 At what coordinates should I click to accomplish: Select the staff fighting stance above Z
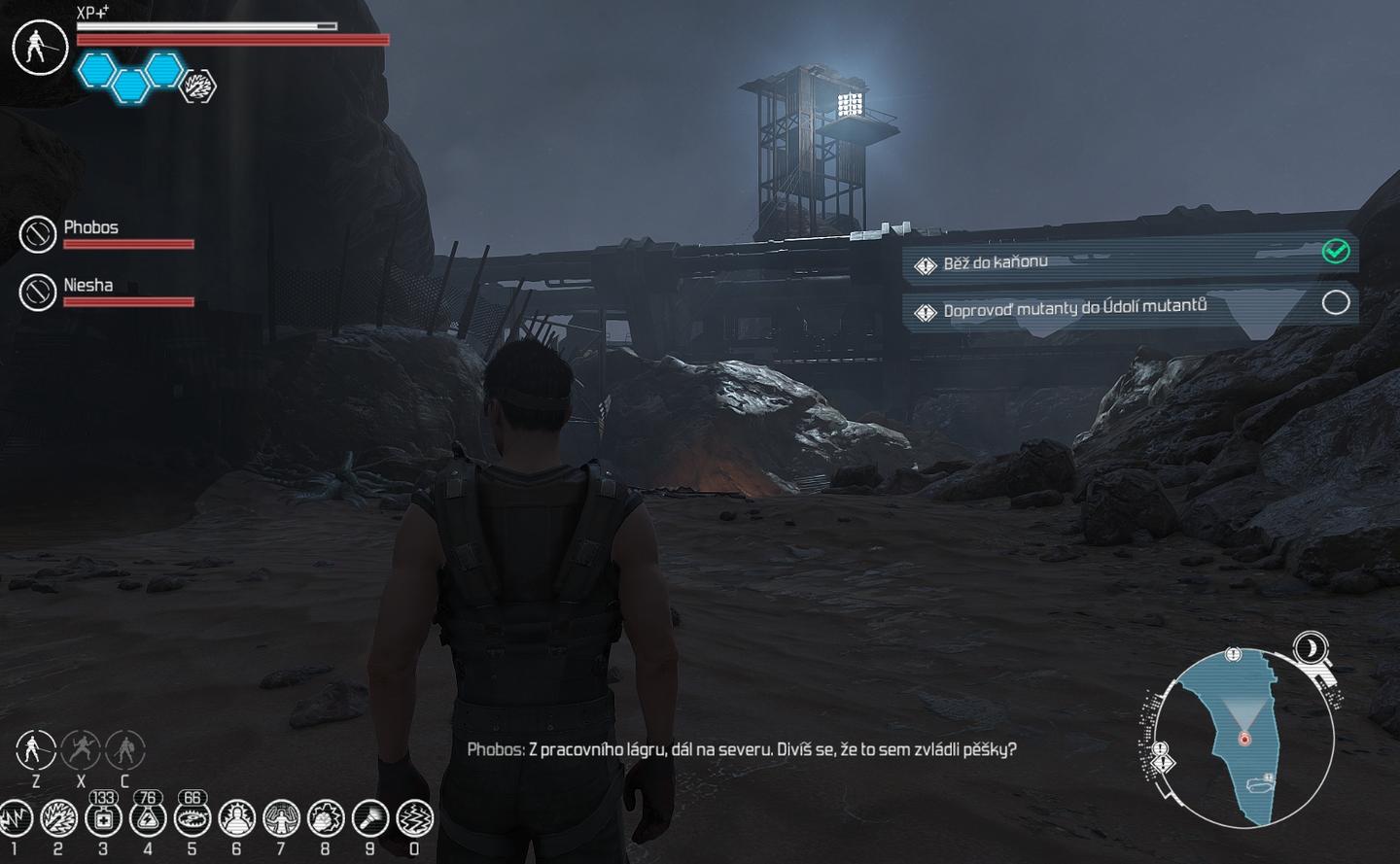[36, 749]
